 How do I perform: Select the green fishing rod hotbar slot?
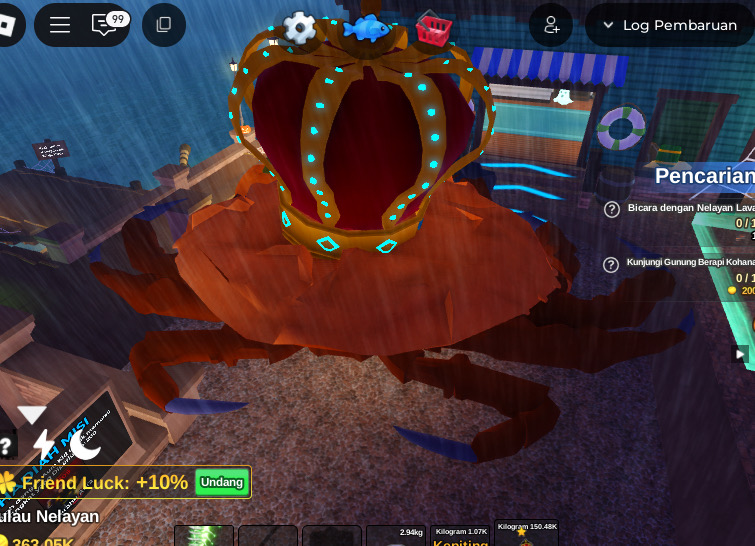click(x=204, y=536)
